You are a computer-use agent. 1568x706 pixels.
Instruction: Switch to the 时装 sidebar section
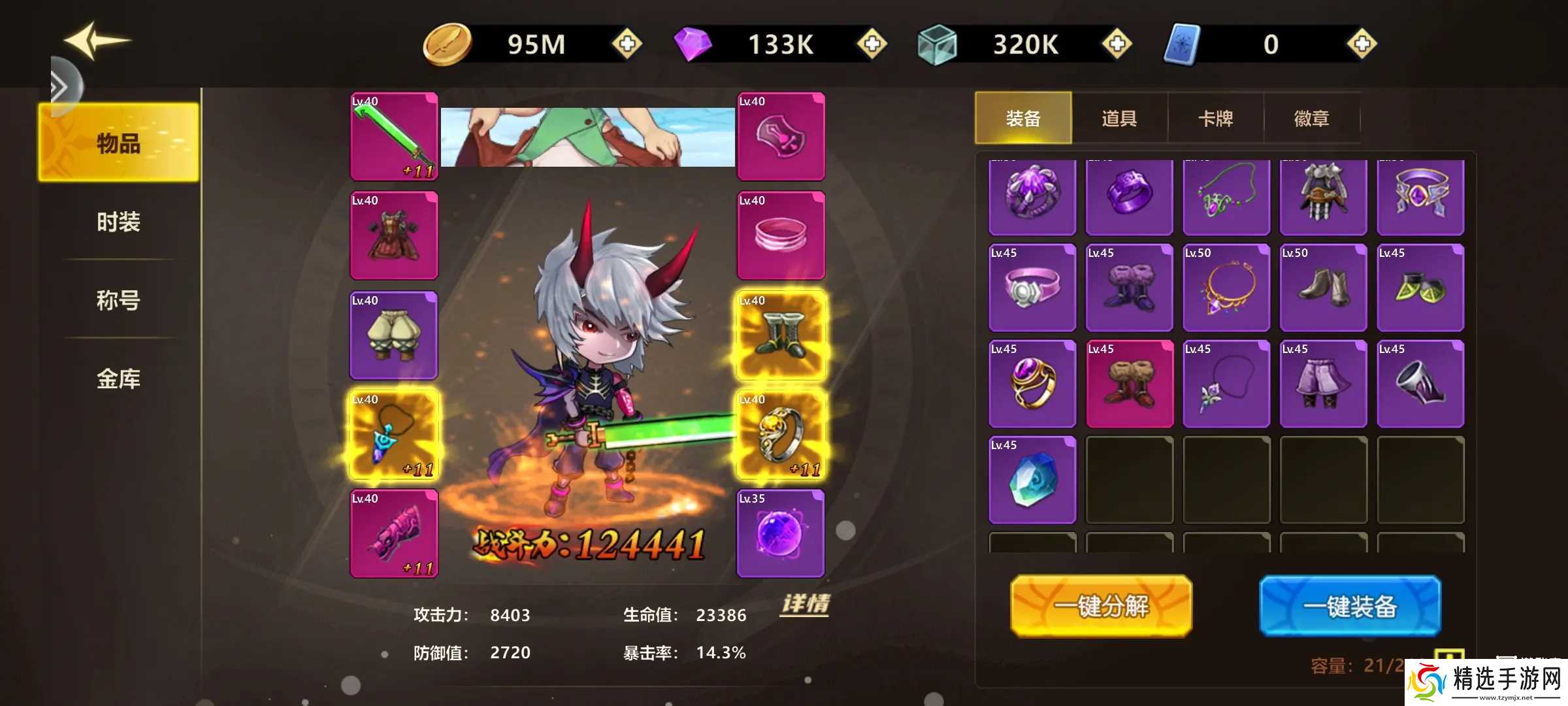[120, 222]
